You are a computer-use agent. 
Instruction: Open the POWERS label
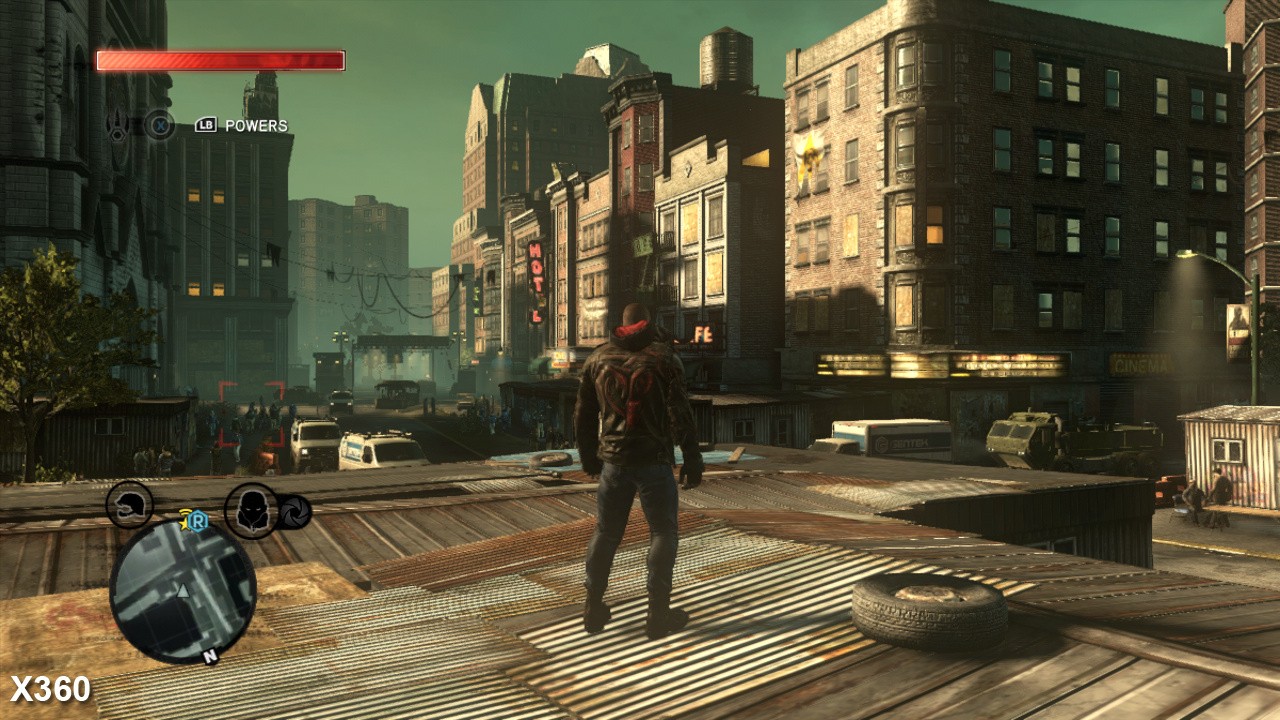click(256, 126)
